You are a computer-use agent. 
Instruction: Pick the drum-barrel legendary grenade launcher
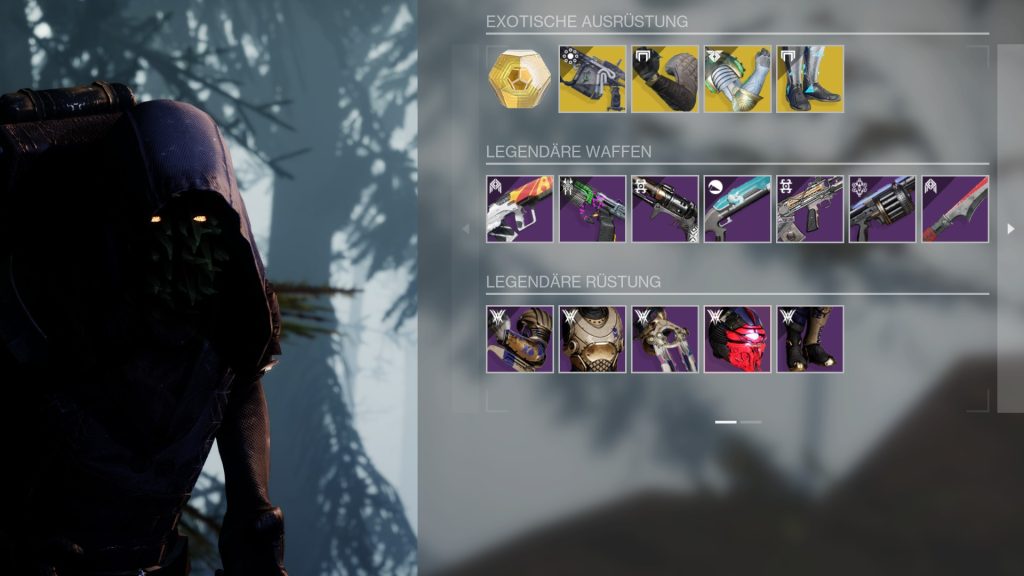(x=883, y=209)
